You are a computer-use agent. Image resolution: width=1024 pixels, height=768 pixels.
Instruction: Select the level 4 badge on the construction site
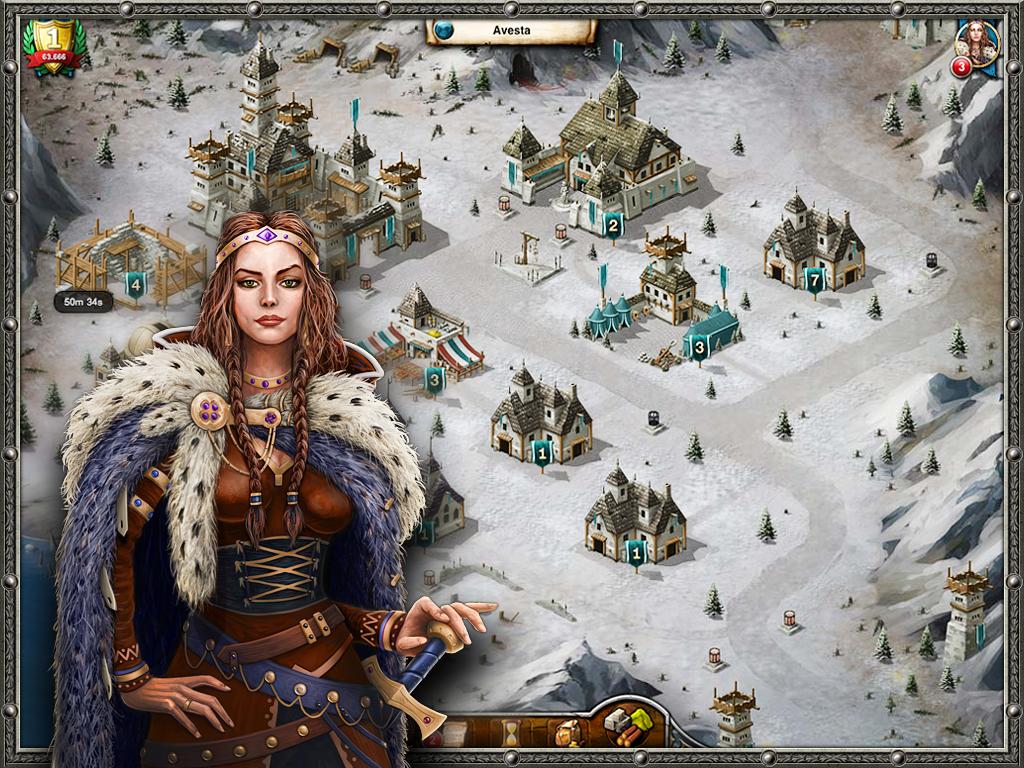point(135,286)
